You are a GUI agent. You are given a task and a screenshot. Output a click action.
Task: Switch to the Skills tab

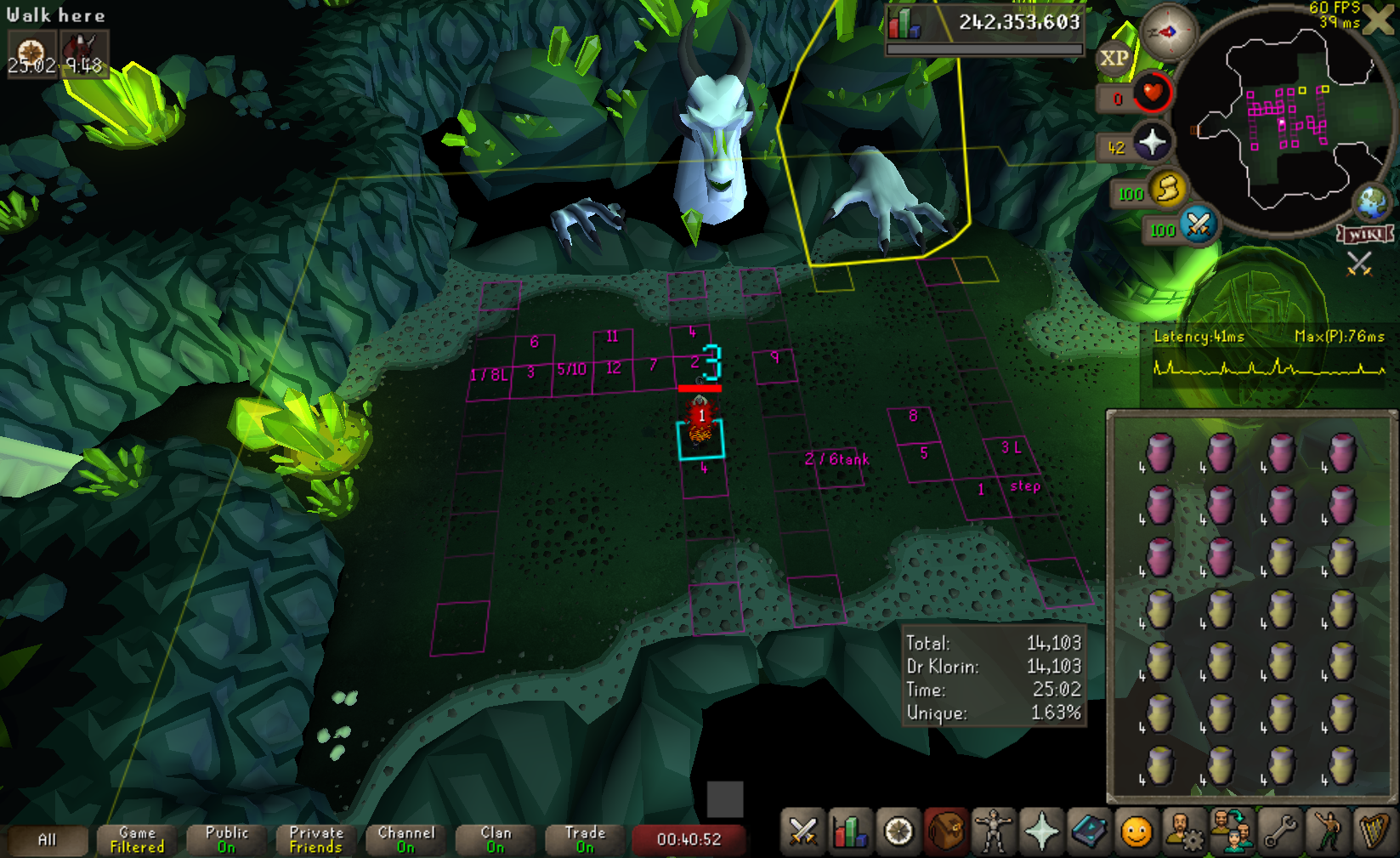click(850, 832)
